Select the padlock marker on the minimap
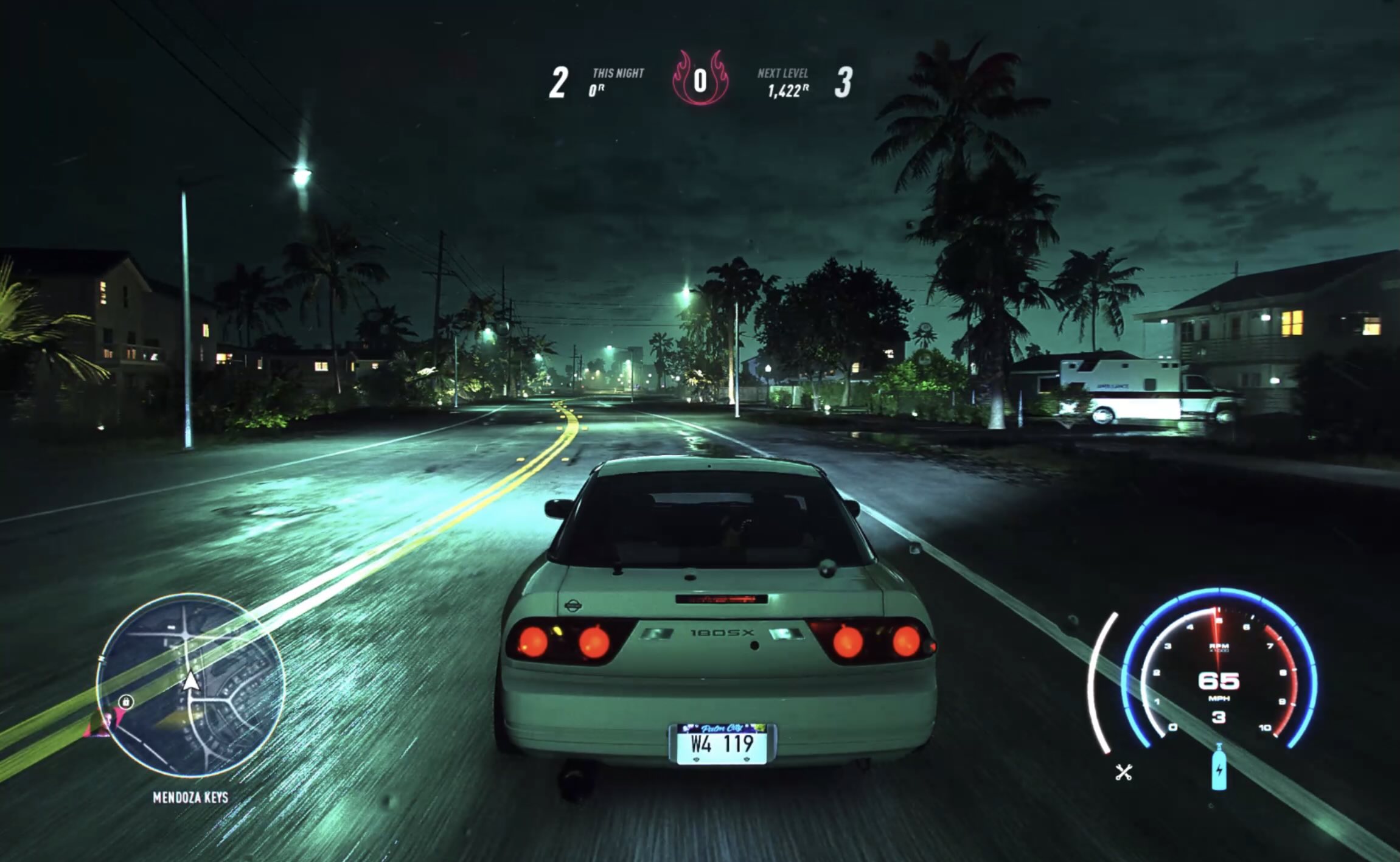Image resolution: width=1400 pixels, height=862 pixels. 126,701
